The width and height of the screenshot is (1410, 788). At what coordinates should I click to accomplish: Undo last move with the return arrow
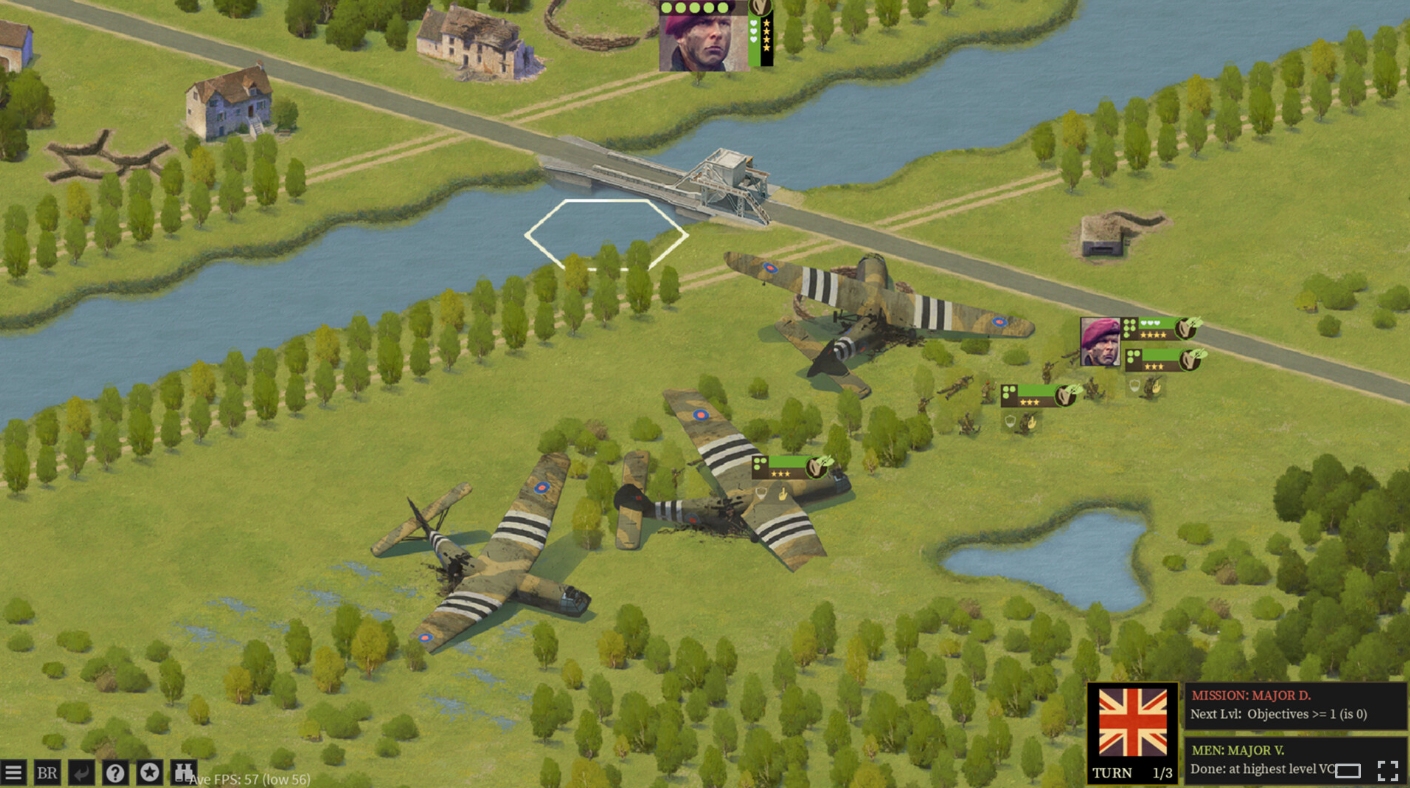coord(81,772)
